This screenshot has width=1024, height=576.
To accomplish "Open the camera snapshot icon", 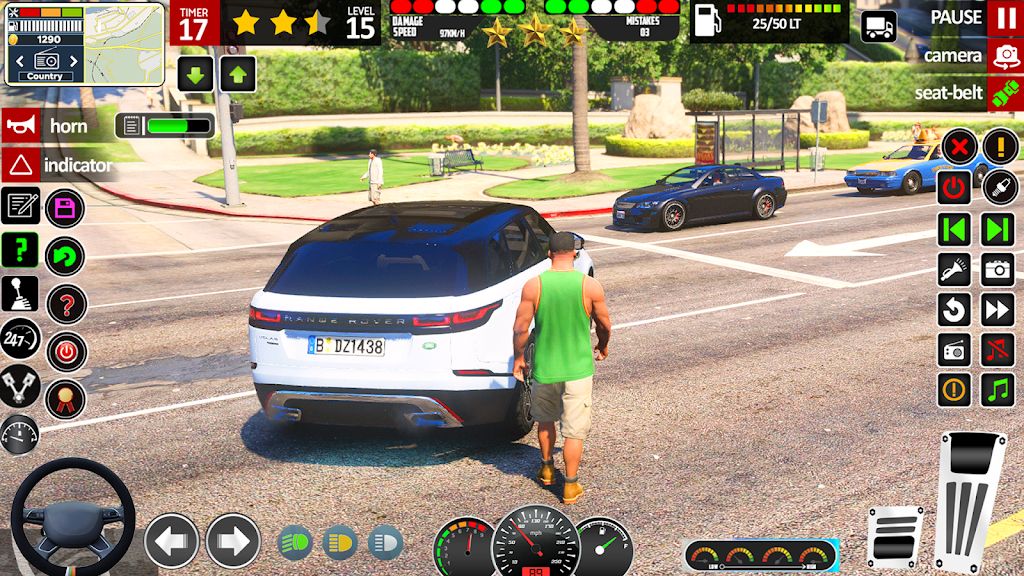I will (x=998, y=269).
